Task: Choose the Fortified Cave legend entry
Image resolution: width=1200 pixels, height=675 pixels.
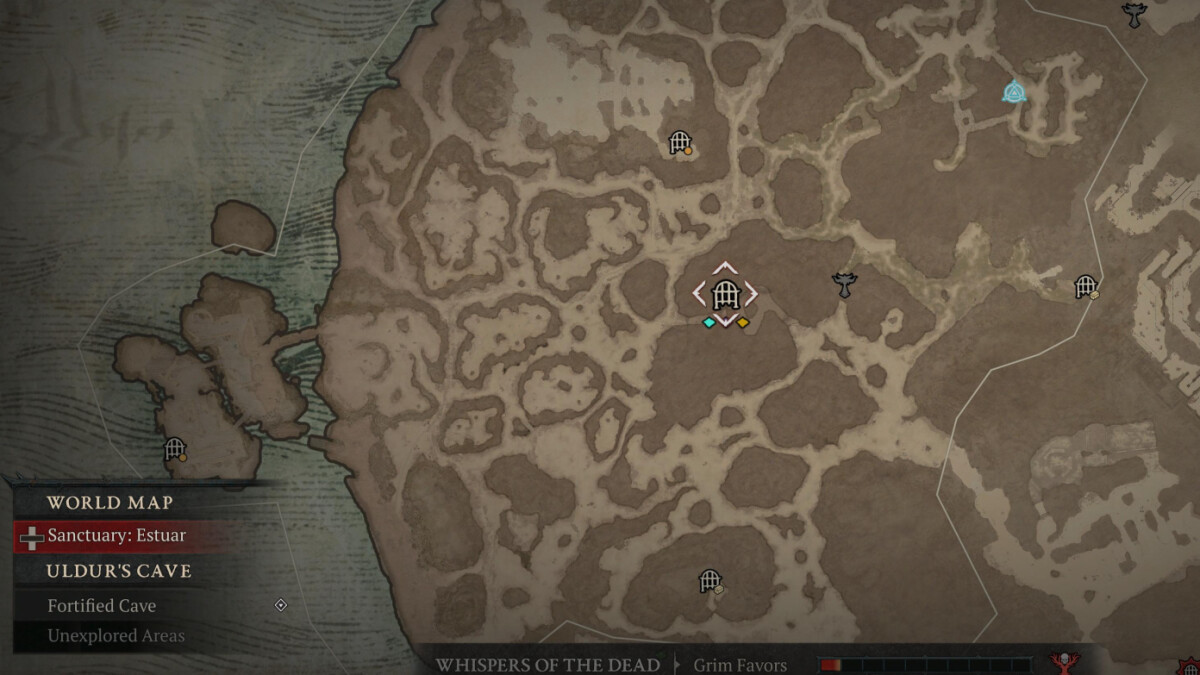Action: pos(102,606)
